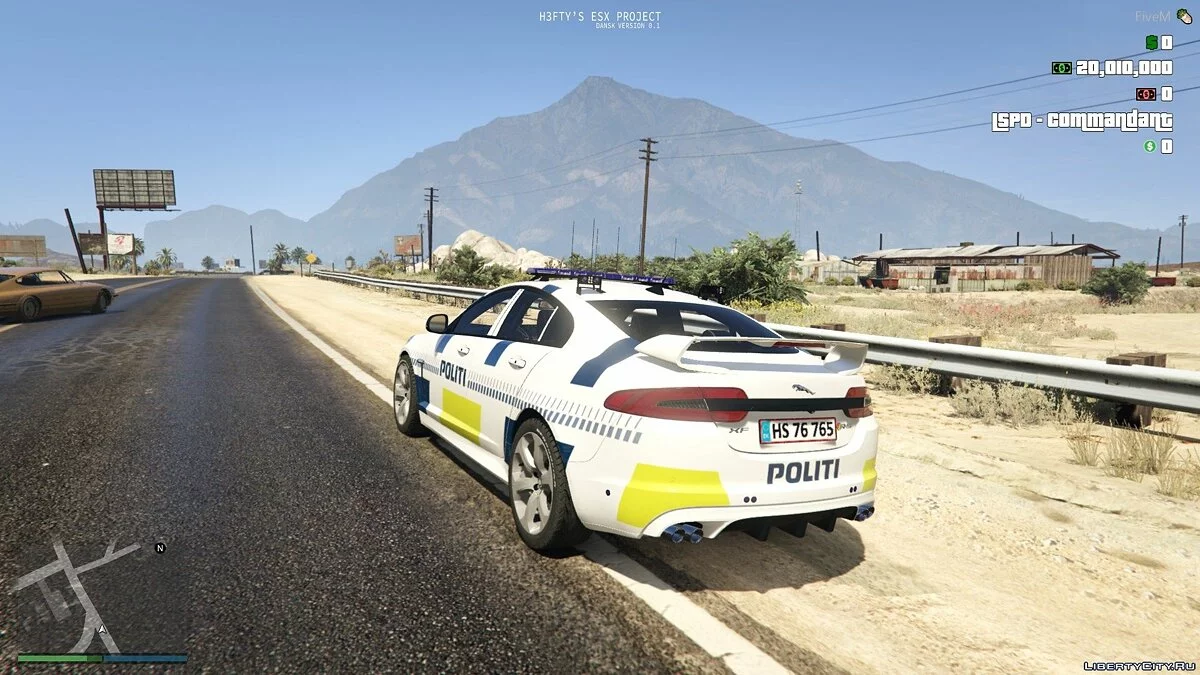1200x675 pixels.
Task: Click the green banknote cash icon
Action: (x=1061, y=68)
